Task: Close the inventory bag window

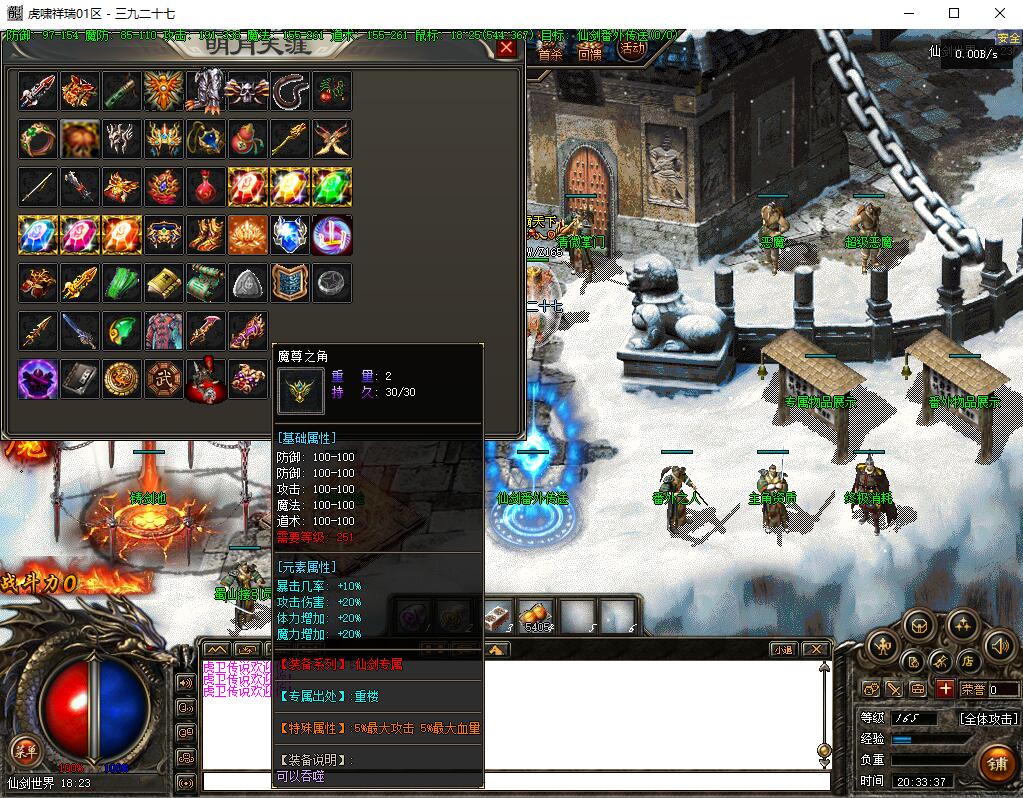Action: point(506,48)
